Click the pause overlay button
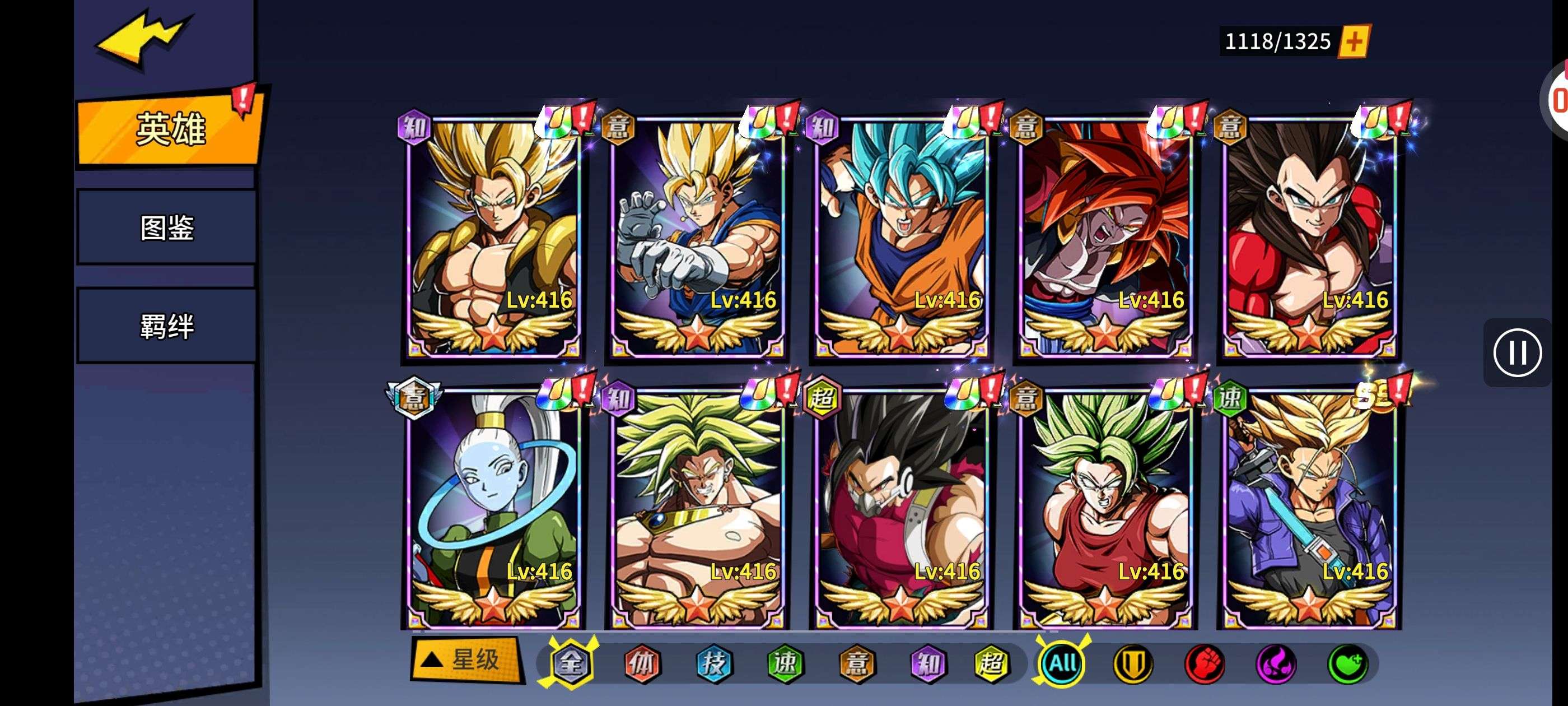 [1517, 352]
